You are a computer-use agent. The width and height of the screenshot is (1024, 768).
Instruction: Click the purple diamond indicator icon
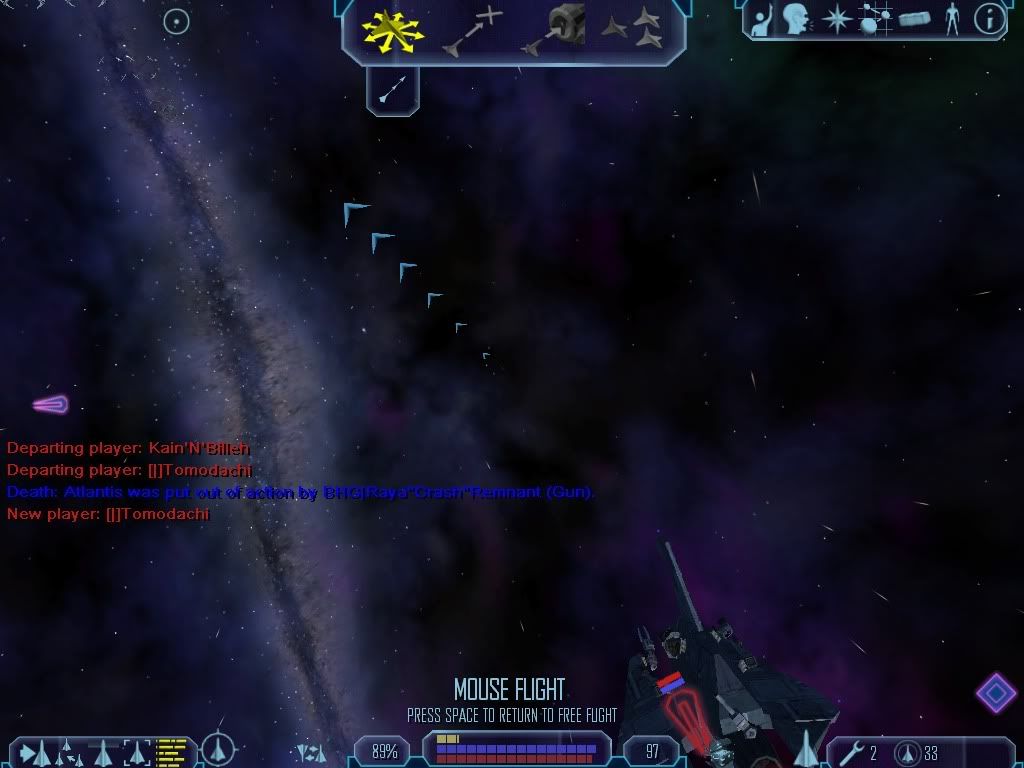[x=996, y=691]
